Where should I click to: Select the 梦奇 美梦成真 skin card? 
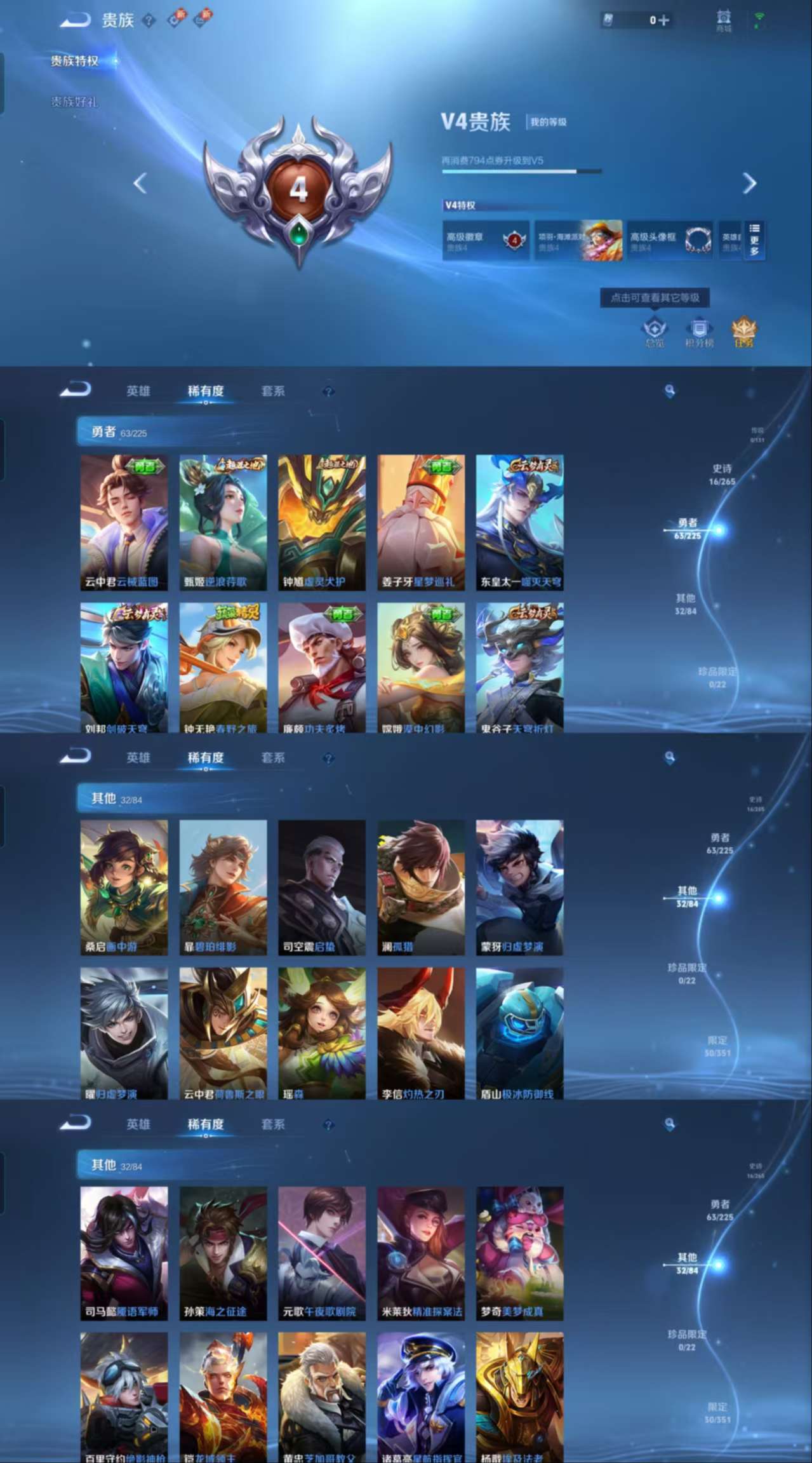coord(520,1253)
